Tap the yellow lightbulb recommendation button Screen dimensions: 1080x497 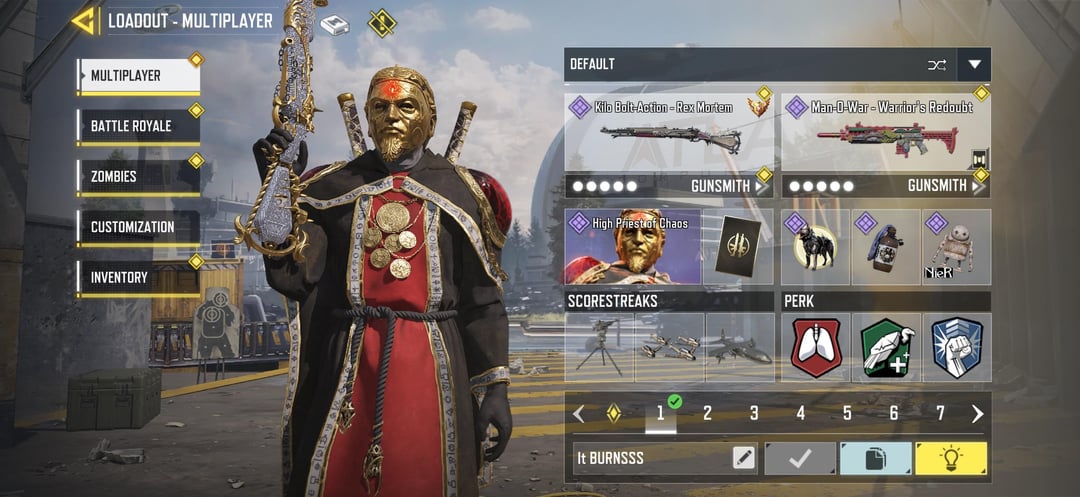point(950,458)
